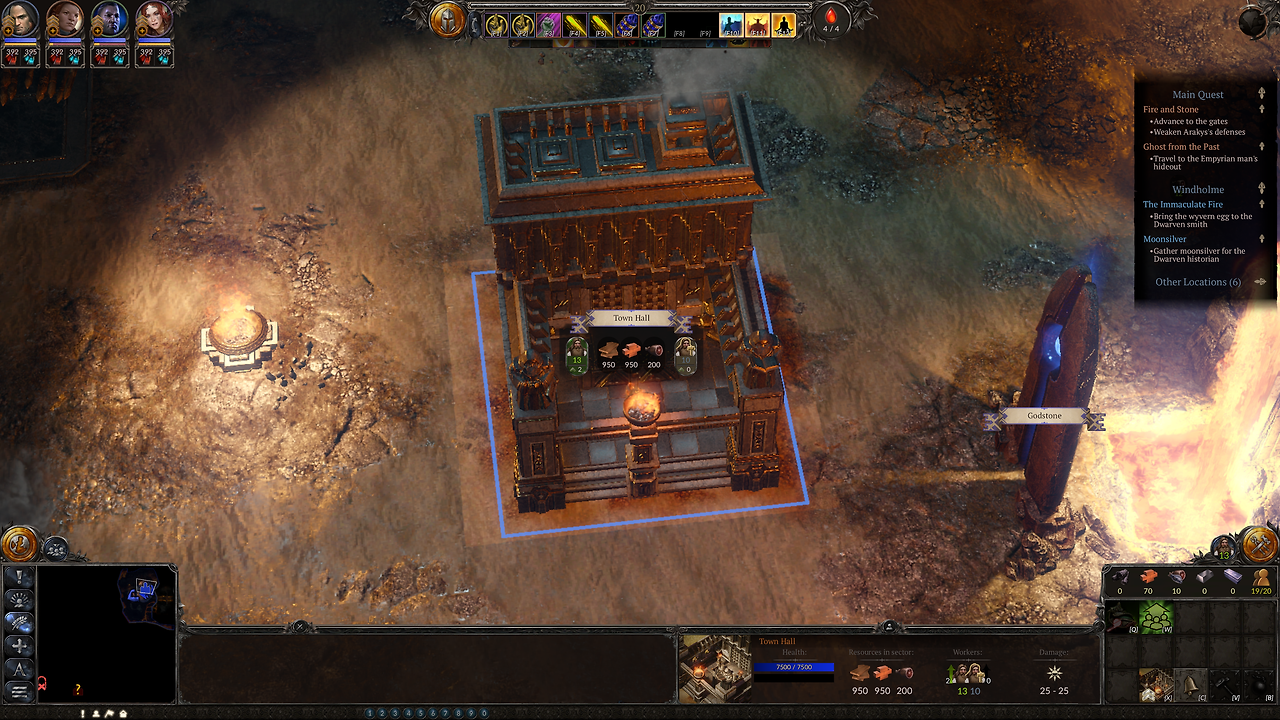Use the F10 blue ability icon

click(731, 25)
